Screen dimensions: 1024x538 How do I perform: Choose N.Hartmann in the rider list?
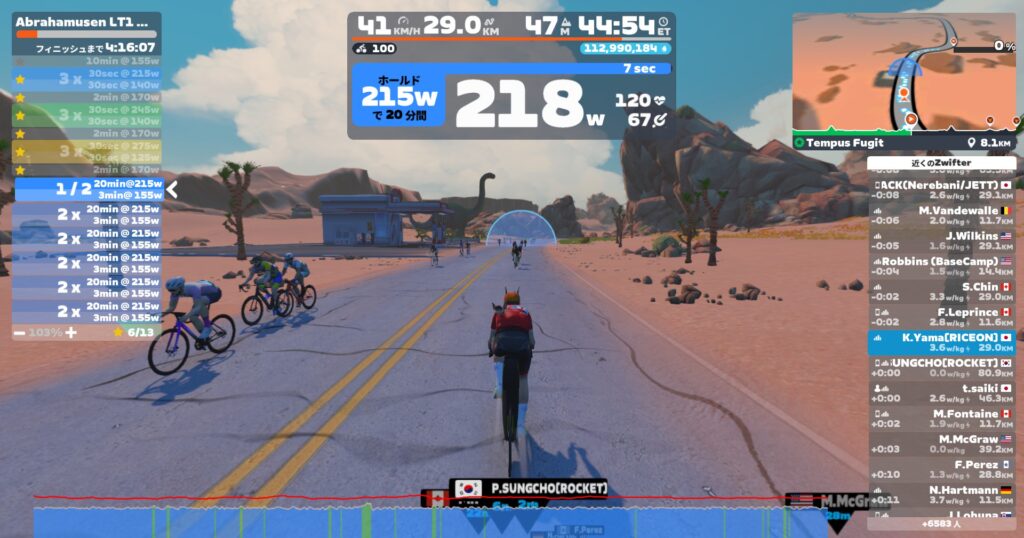coord(941,495)
